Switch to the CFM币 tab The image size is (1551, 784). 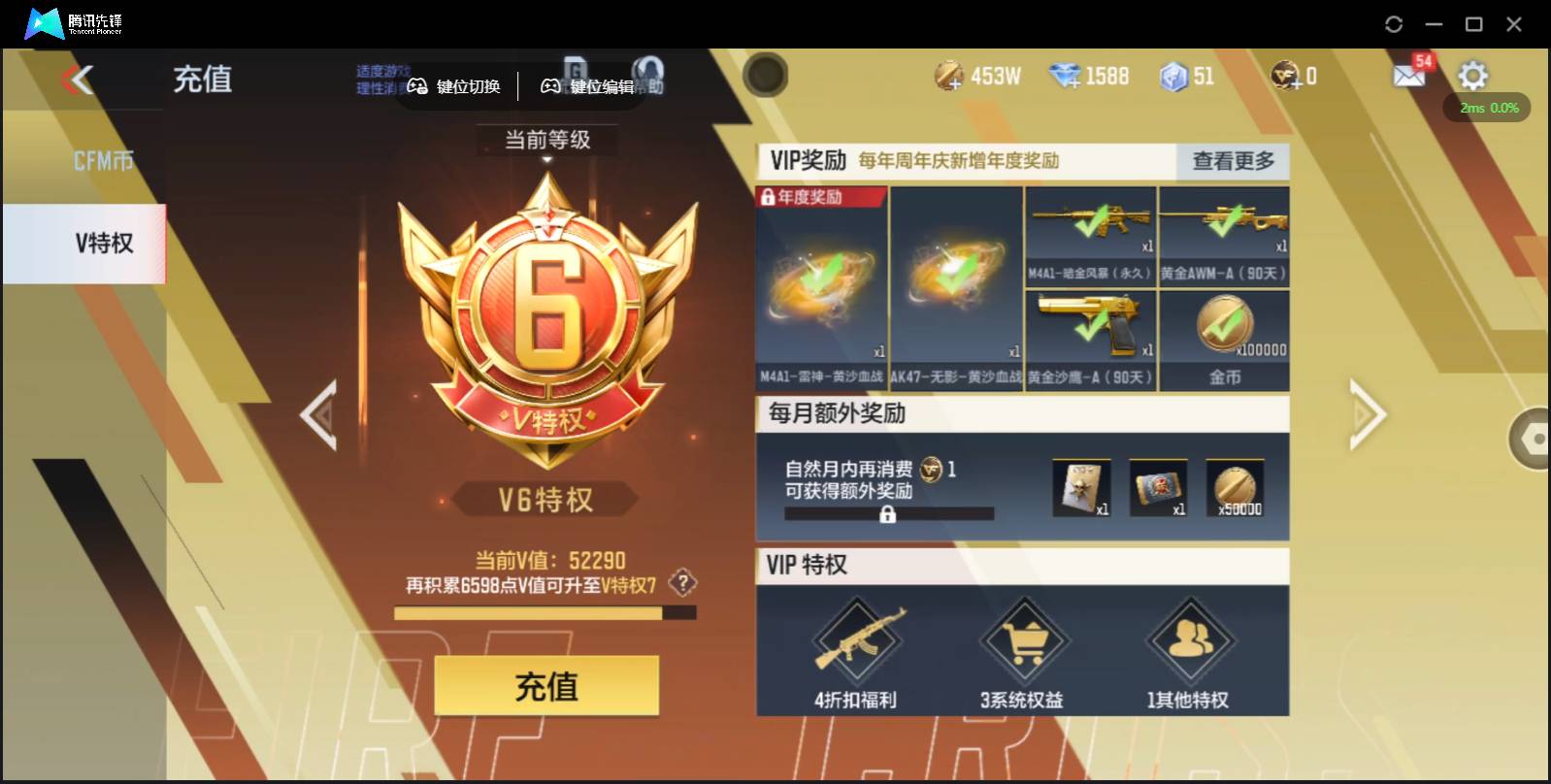[102, 158]
